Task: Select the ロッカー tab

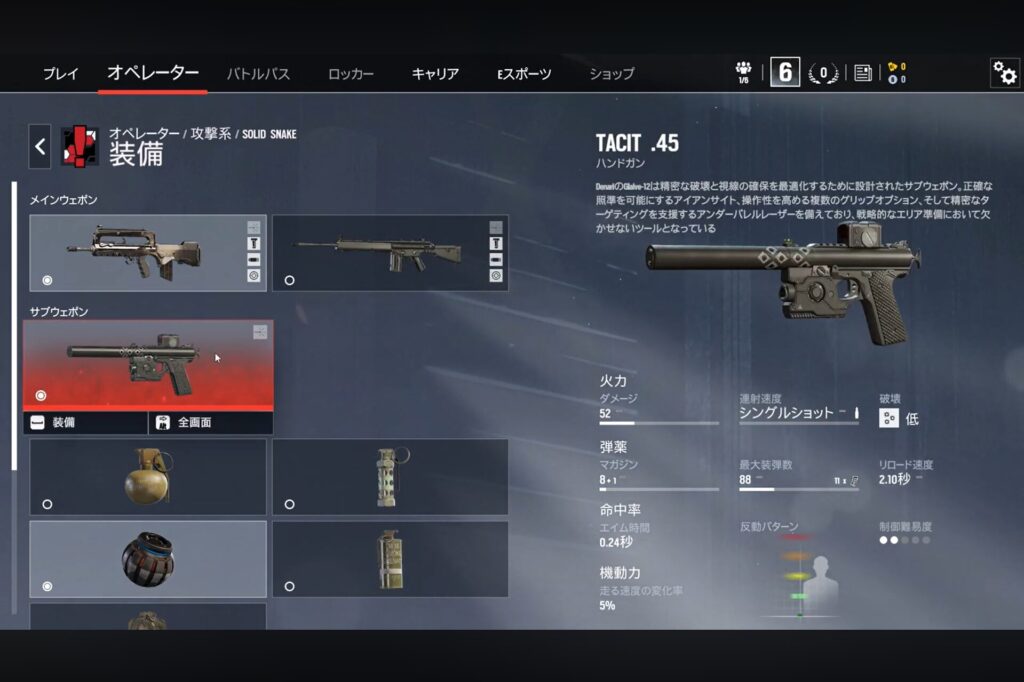Action: tap(350, 74)
